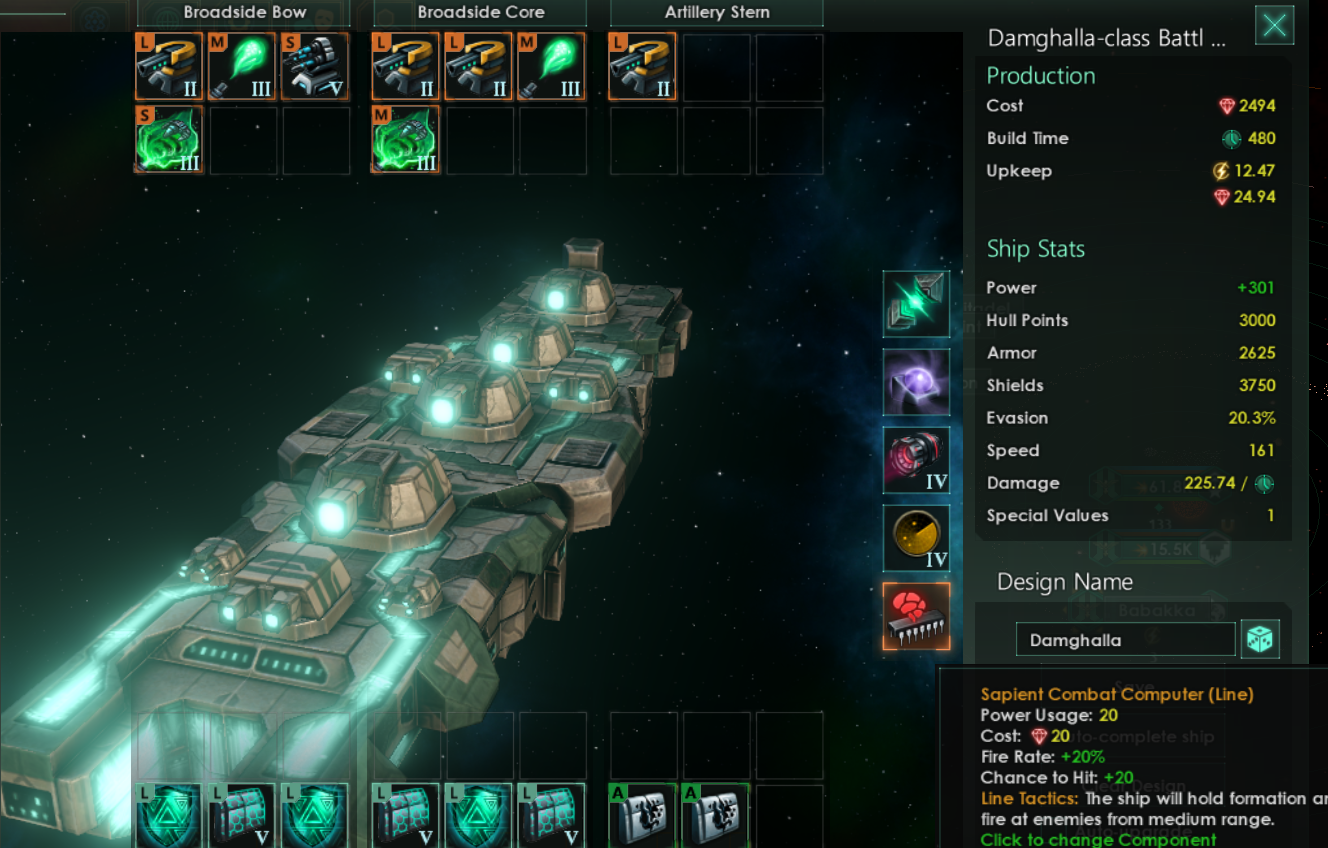Screen dimensions: 1328x848
Task: Change the Sapient Combat Computer component
Action: pyautogui.click(x=916, y=616)
